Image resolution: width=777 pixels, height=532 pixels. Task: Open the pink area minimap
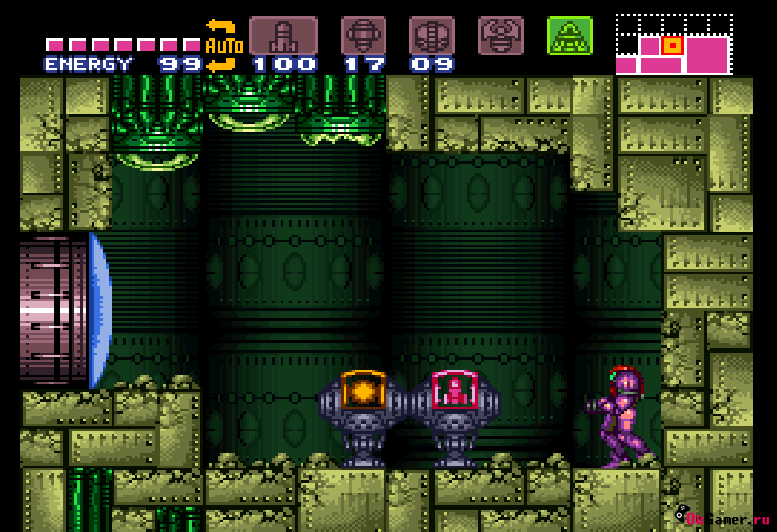click(x=673, y=45)
